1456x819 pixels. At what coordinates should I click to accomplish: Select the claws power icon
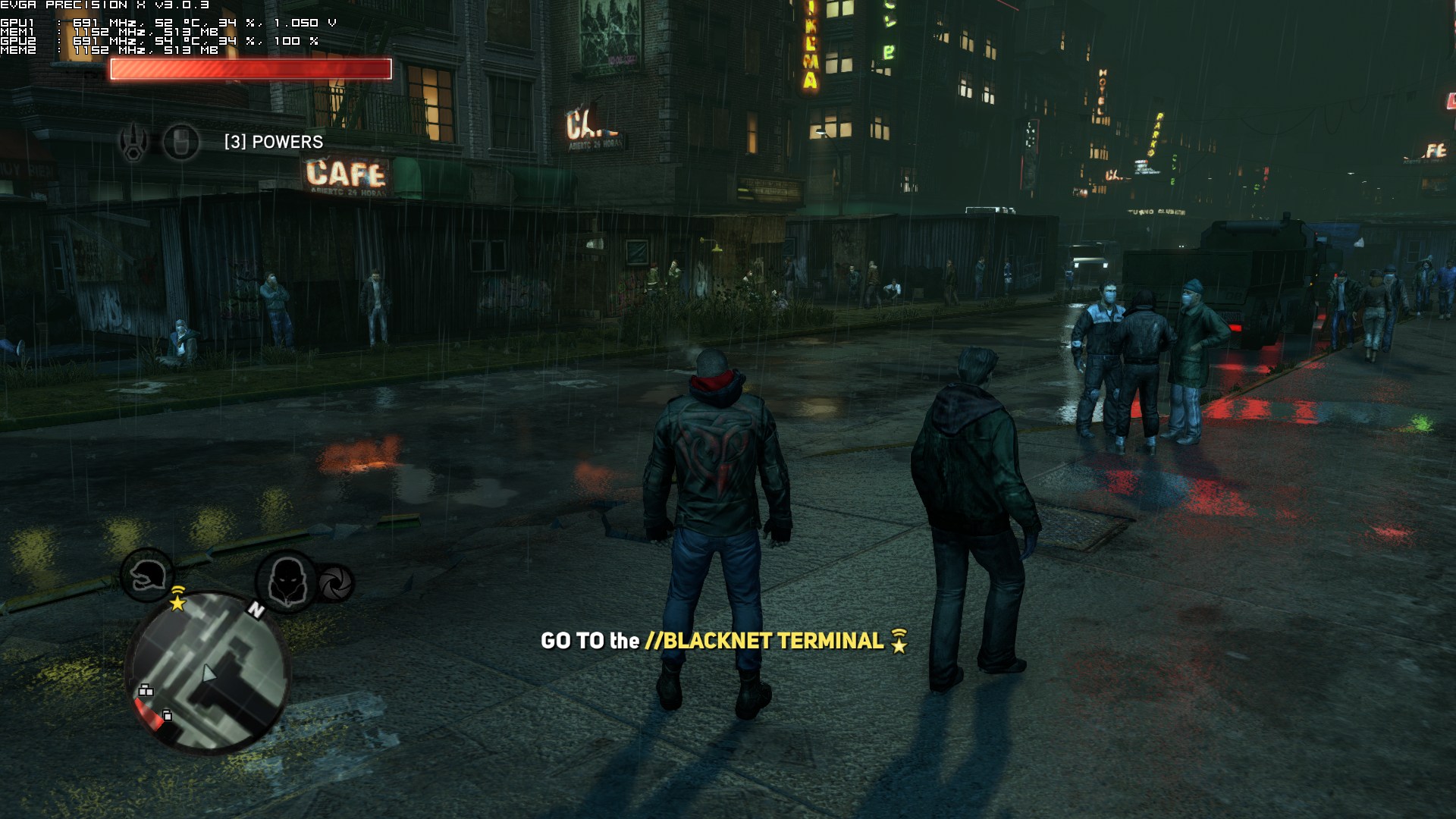click(x=135, y=143)
